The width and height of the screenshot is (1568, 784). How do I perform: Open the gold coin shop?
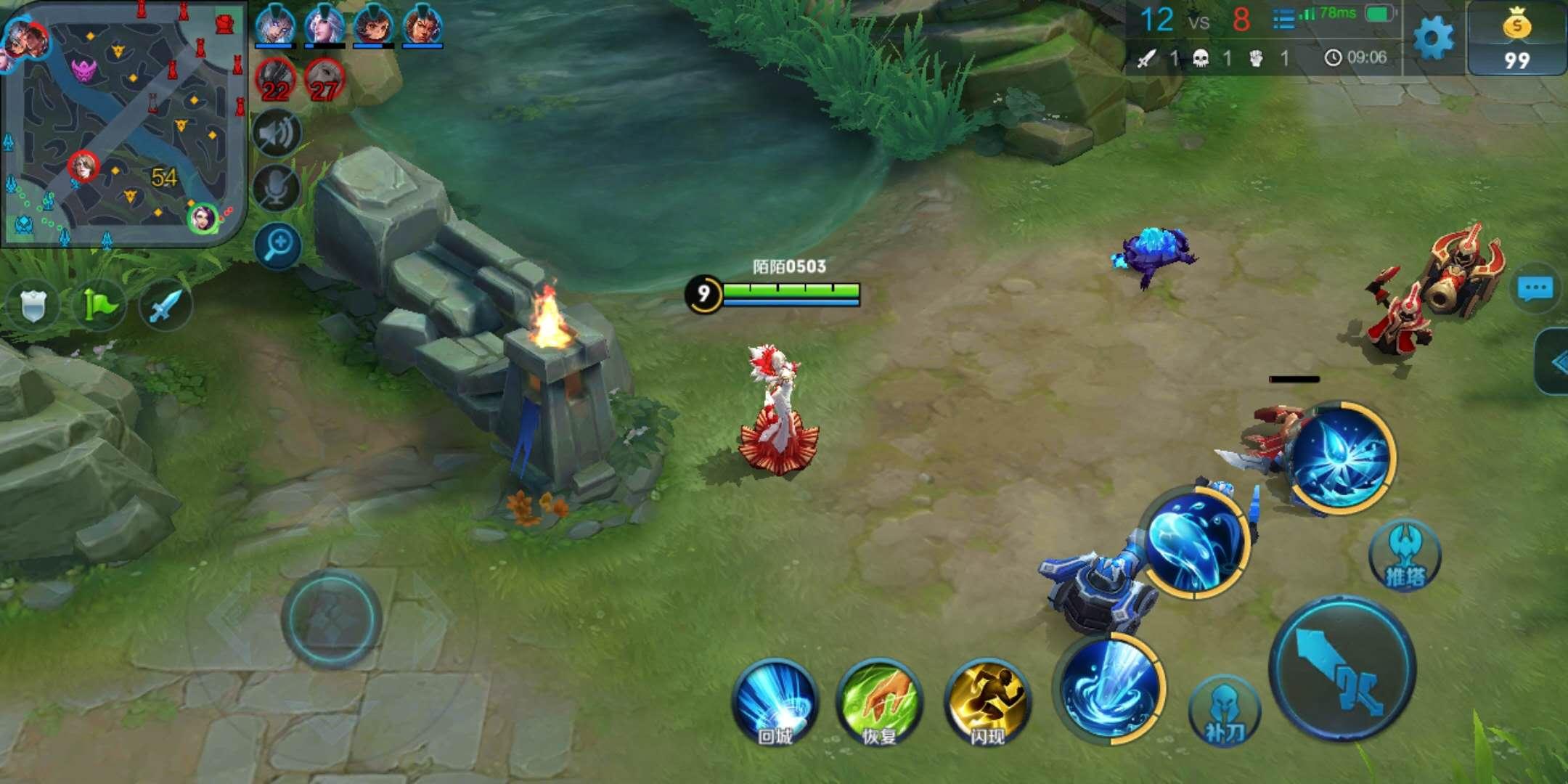coord(1516,38)
